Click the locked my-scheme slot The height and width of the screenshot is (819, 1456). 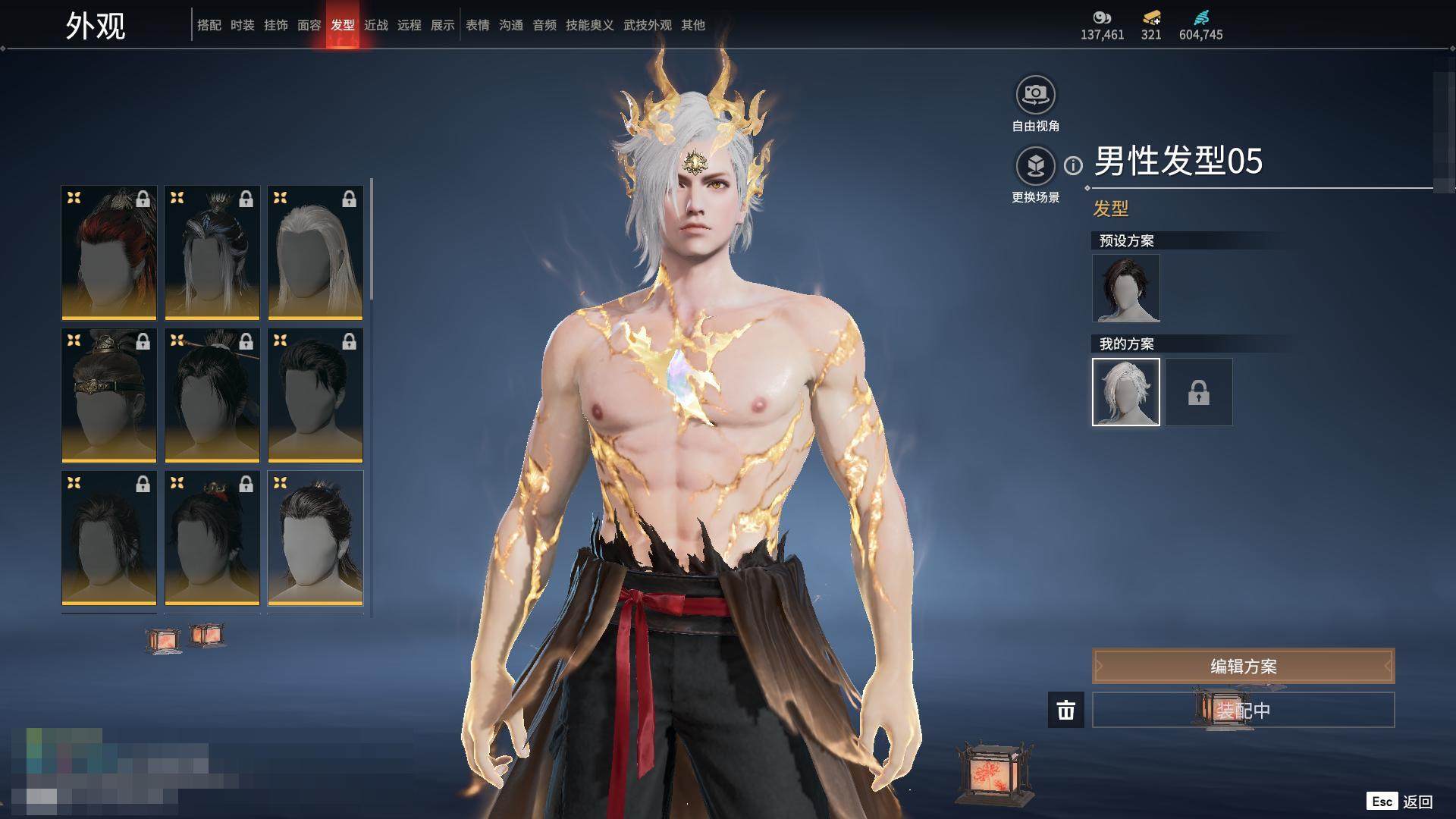click(x=1198, y=392)
